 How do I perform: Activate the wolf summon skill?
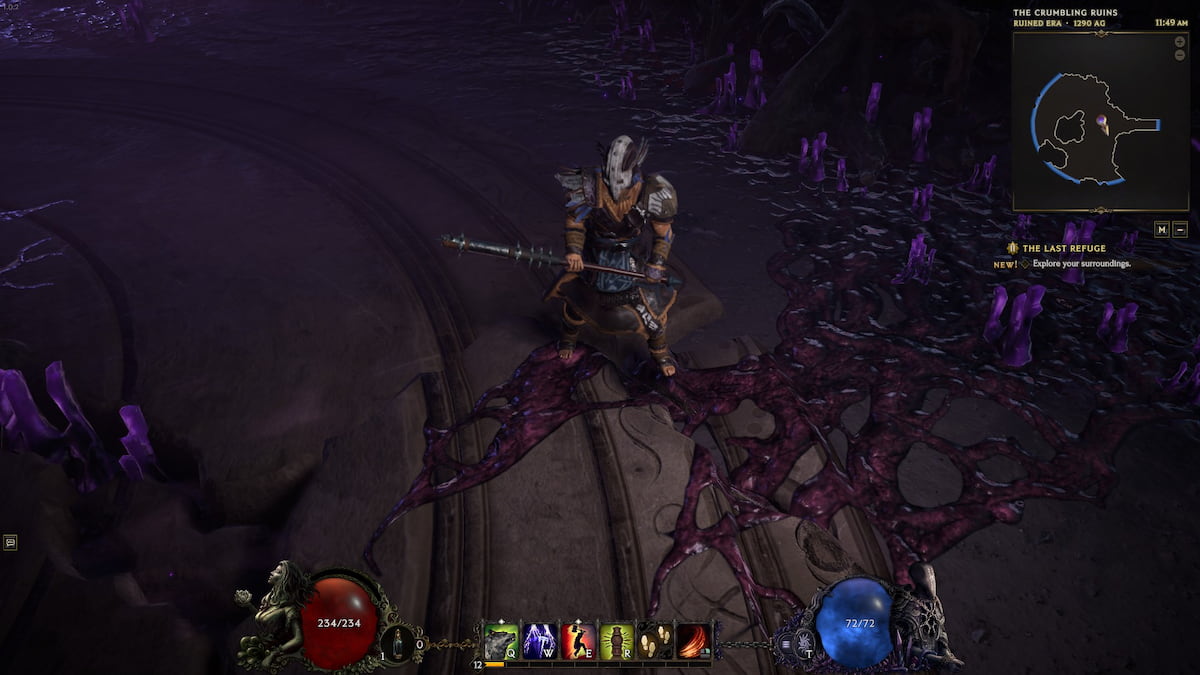coord(501,640)
